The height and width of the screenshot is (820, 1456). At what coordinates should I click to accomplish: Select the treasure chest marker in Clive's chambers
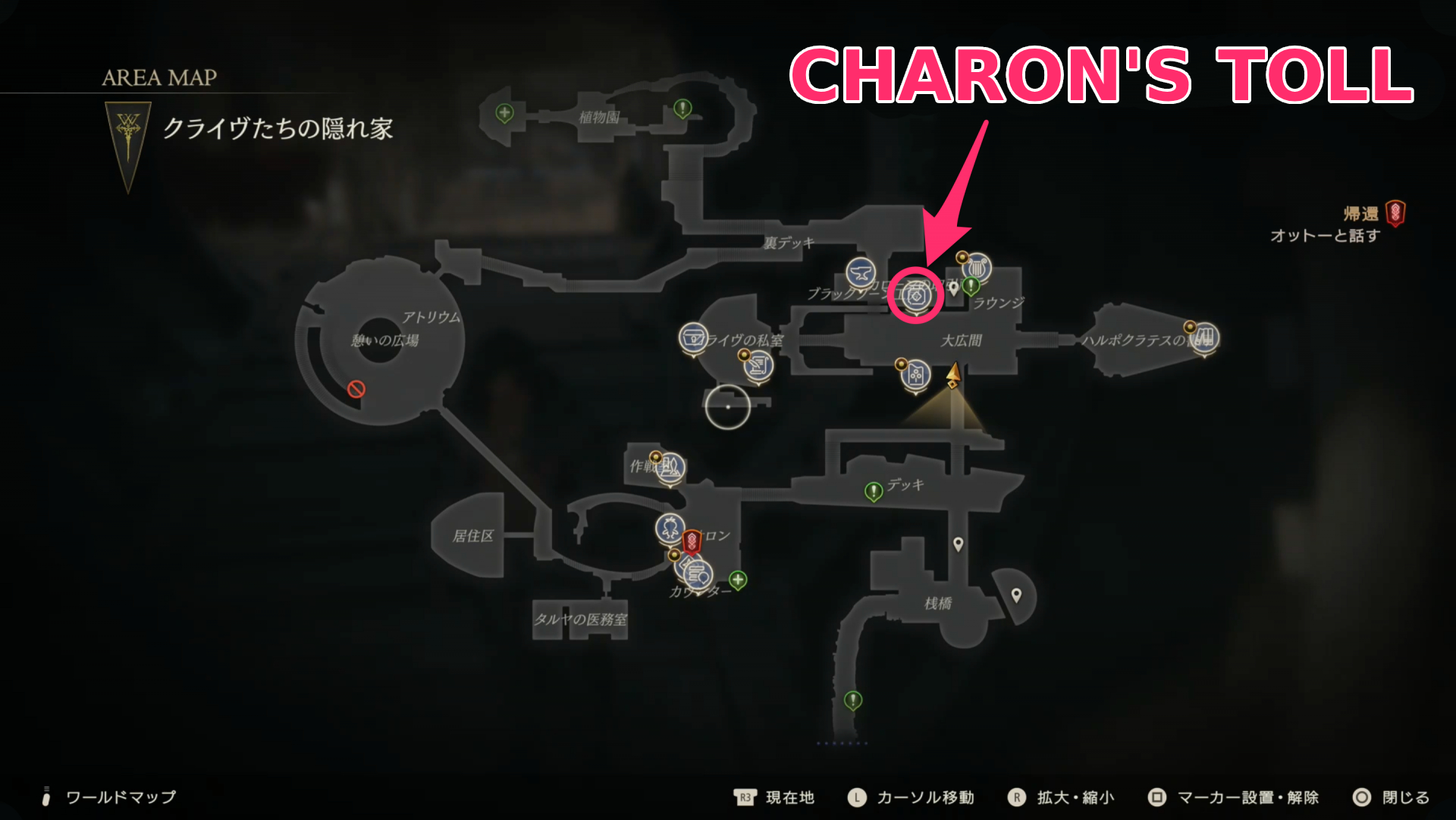tap(693, 338)
